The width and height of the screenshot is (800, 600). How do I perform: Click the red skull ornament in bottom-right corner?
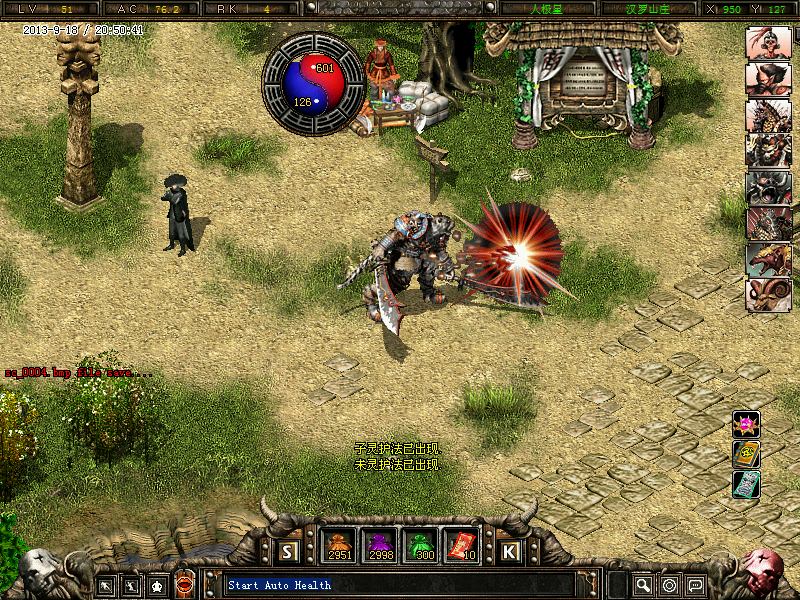(768, 570)
